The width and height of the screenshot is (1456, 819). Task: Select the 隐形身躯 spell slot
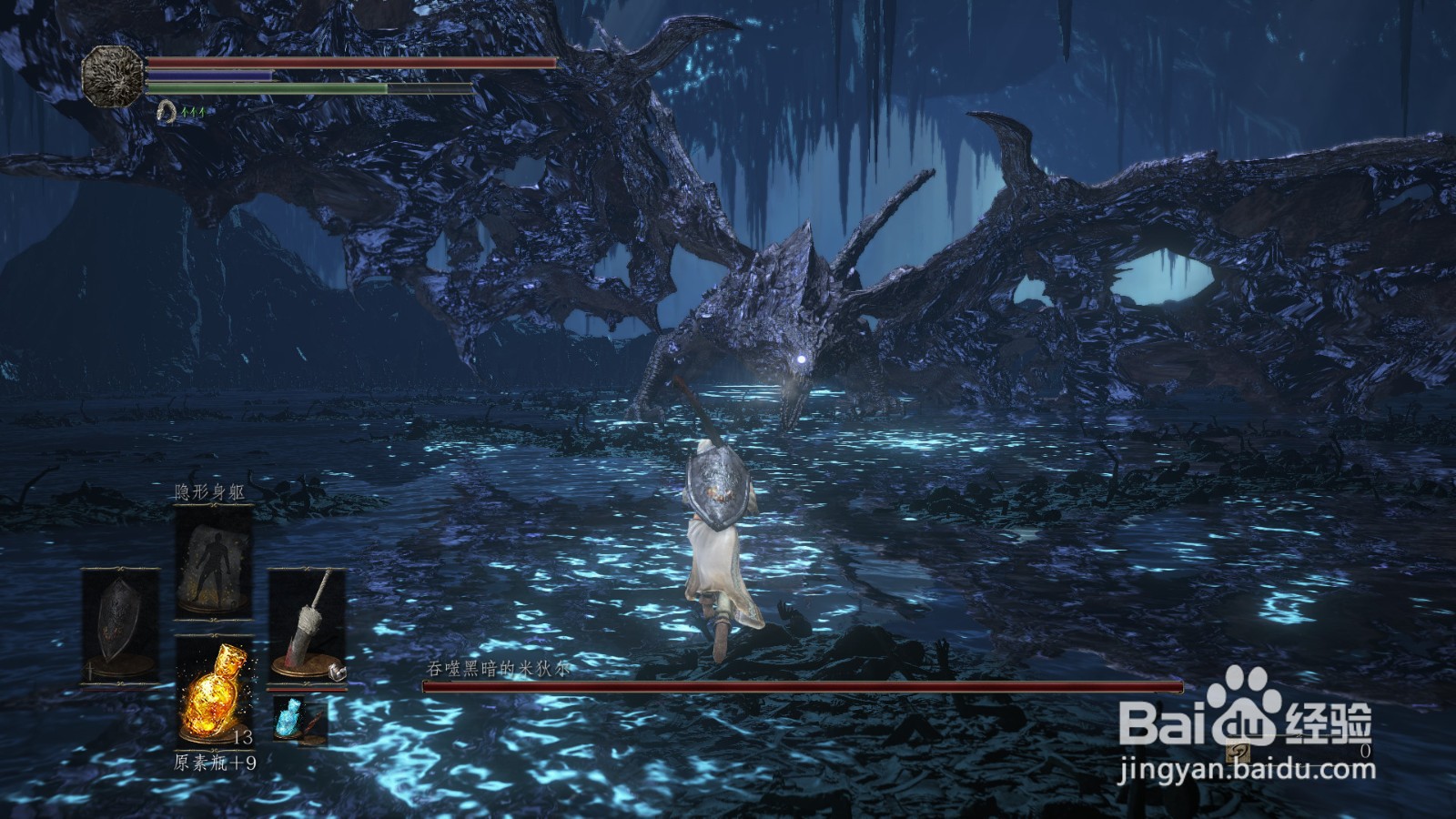[214, 561]
